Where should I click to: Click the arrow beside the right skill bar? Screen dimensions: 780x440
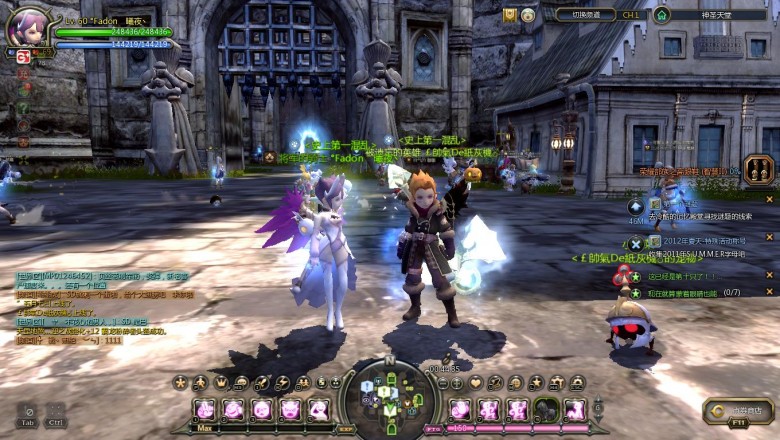(598, 408)
